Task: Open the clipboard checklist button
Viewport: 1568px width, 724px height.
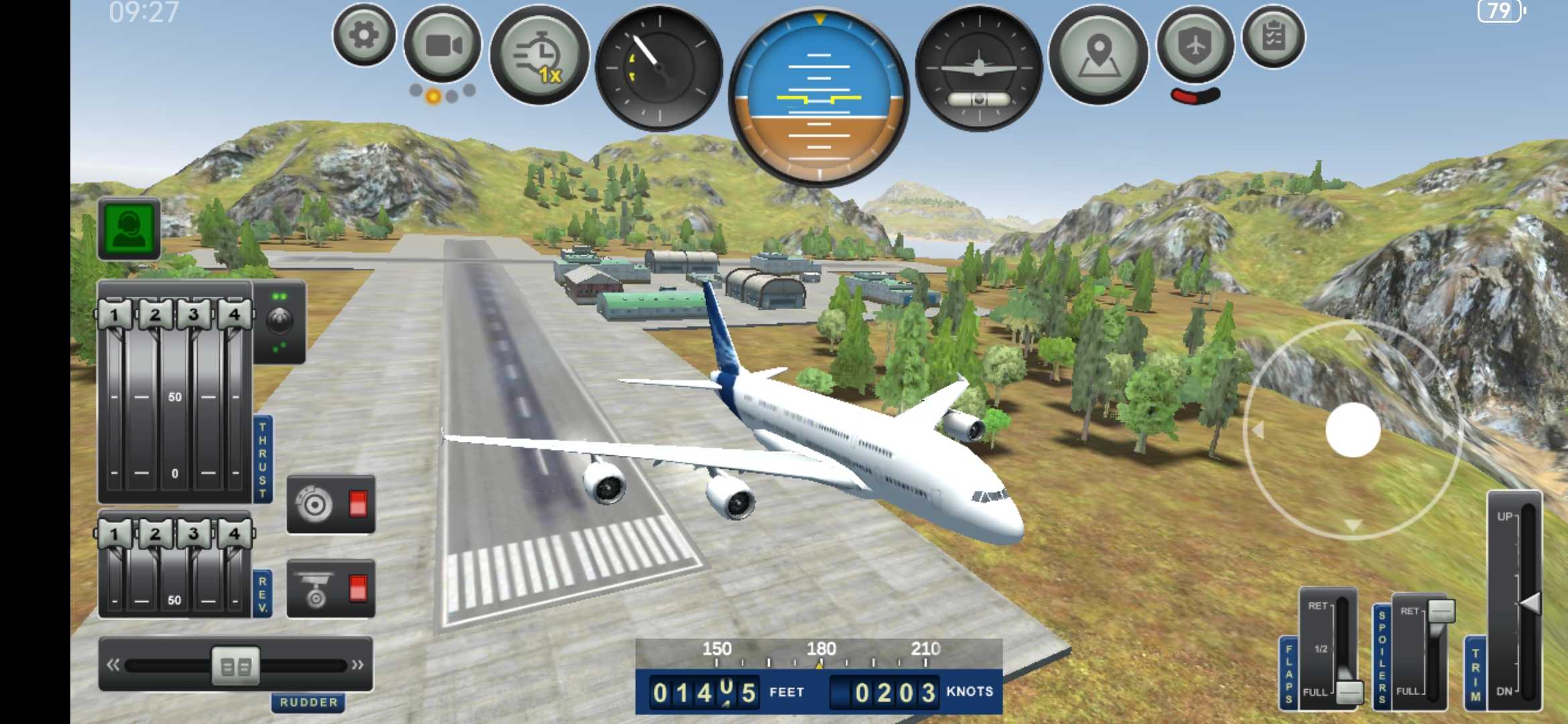Action: coord(1273,37)
